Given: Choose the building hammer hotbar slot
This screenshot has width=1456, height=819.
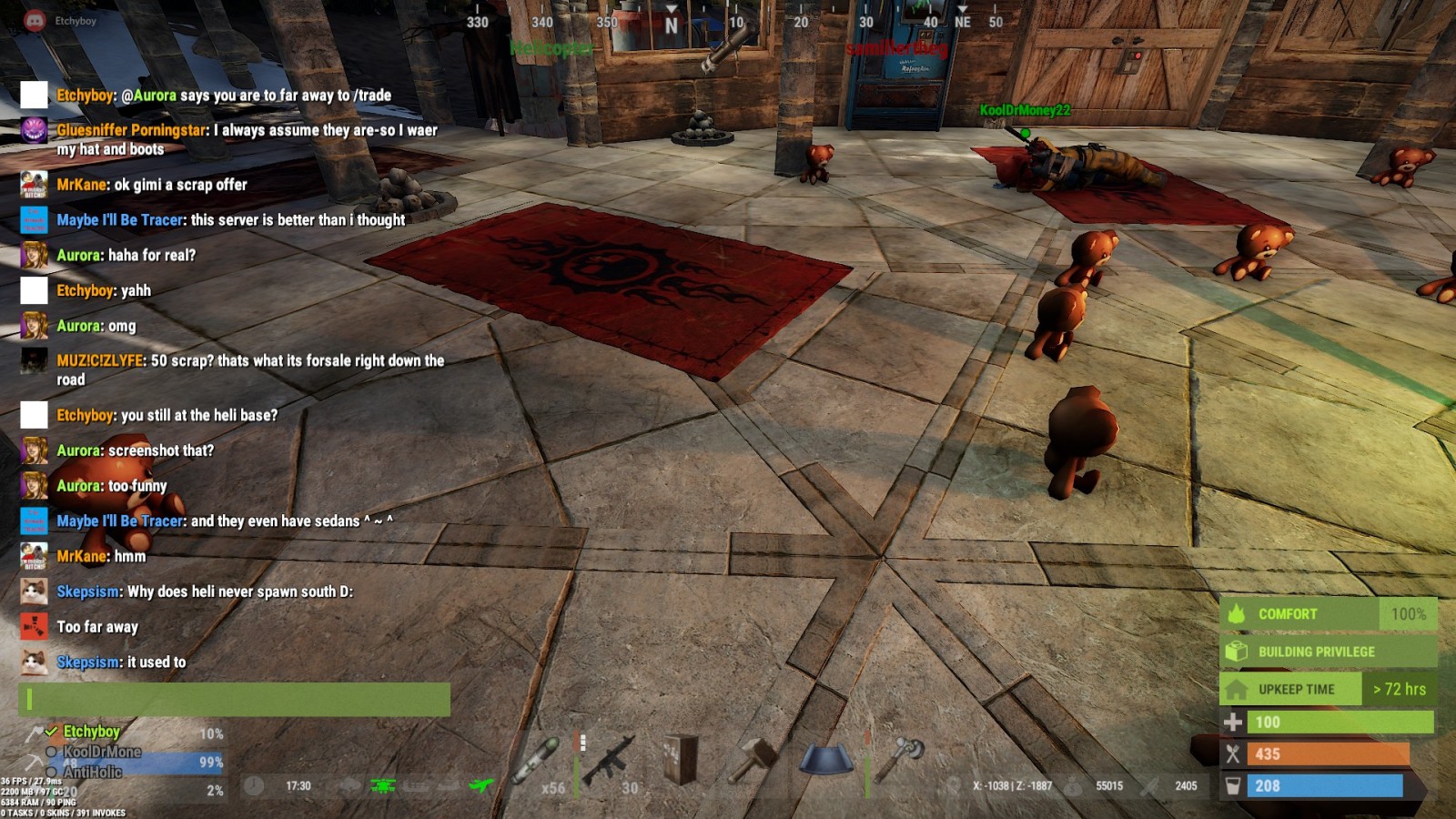Looking at the screenshot, I should point(753,759).
